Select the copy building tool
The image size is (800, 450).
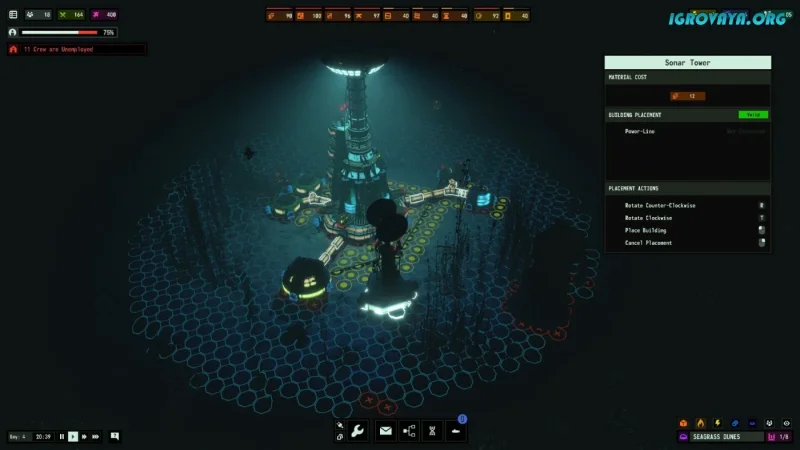click(340, 437)
